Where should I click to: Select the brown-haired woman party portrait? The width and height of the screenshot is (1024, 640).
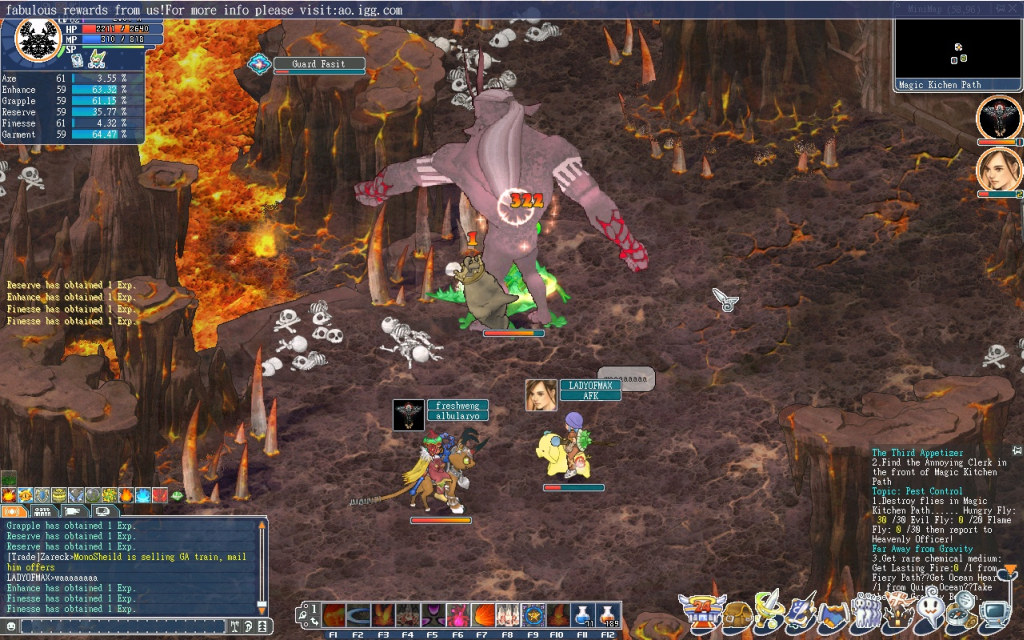(997, 168)
